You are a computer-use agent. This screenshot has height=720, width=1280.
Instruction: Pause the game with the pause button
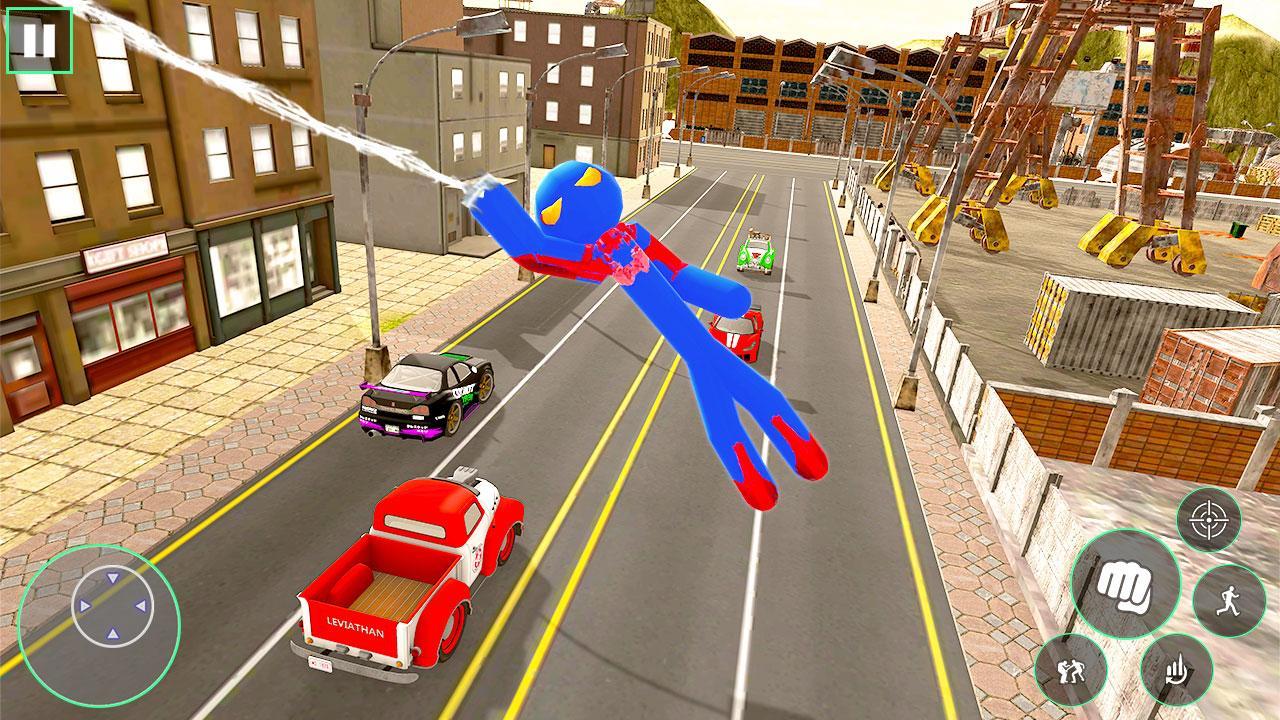[38, 42]
